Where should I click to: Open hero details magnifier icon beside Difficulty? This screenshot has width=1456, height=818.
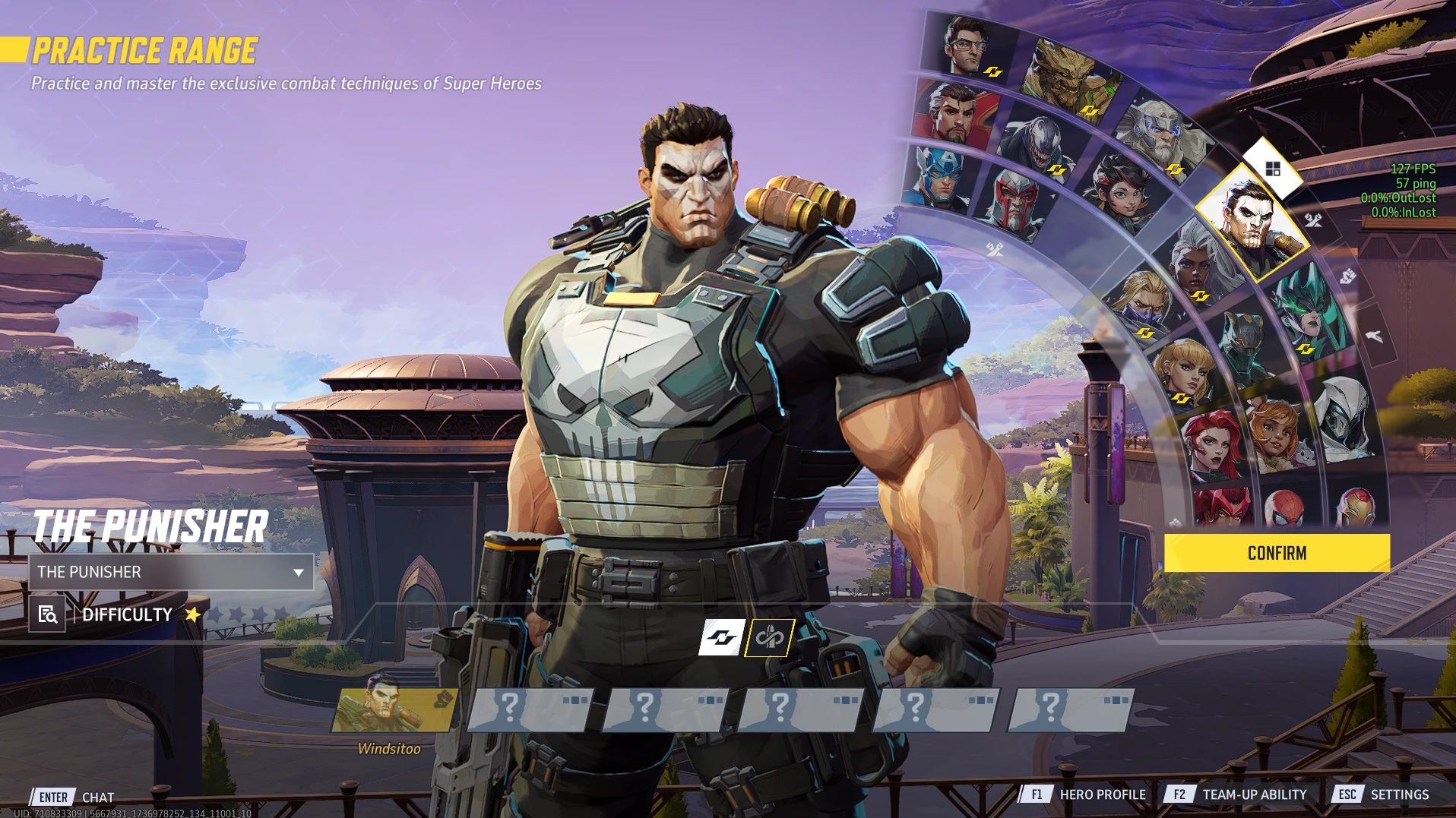click(47, 614)
